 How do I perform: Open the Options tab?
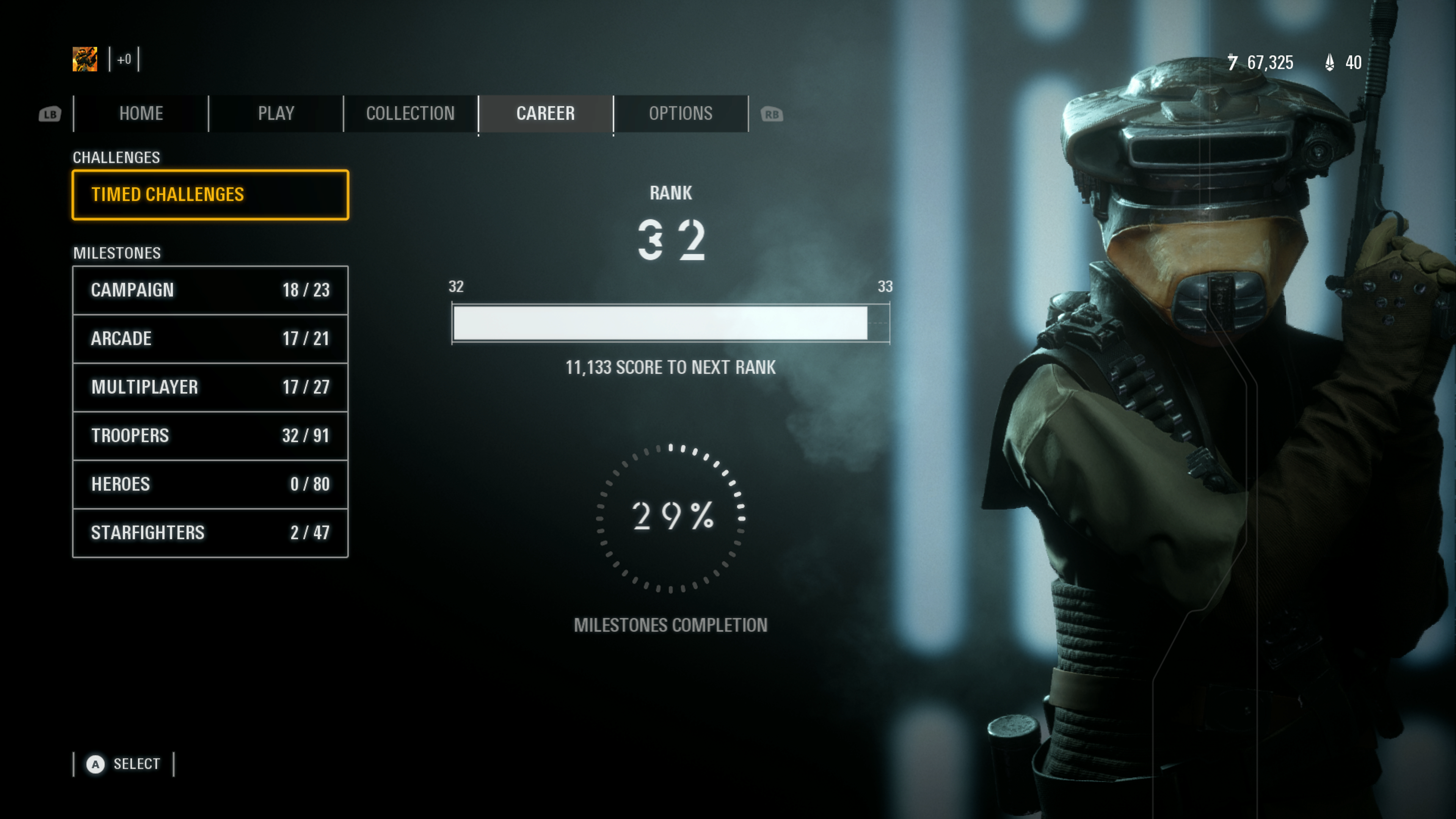pyautogui.click(x=681, y=114)
